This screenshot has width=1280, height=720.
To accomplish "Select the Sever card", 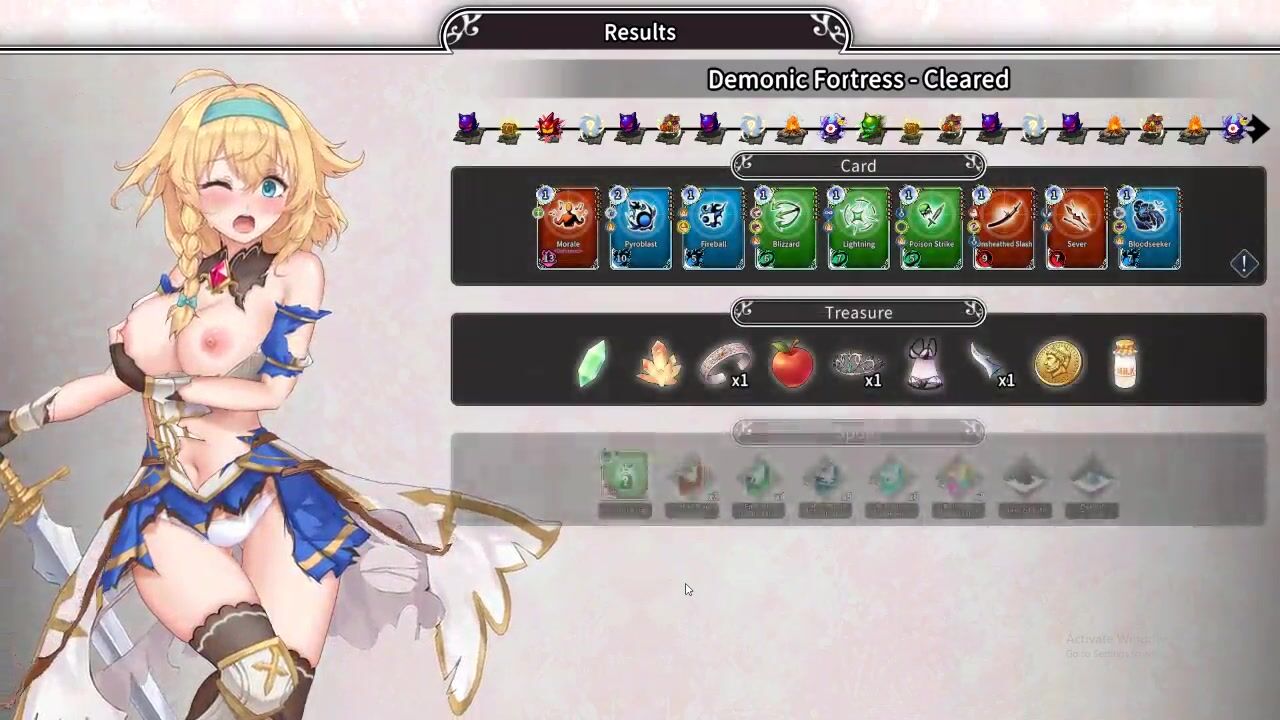I will tap(1076, 228).
